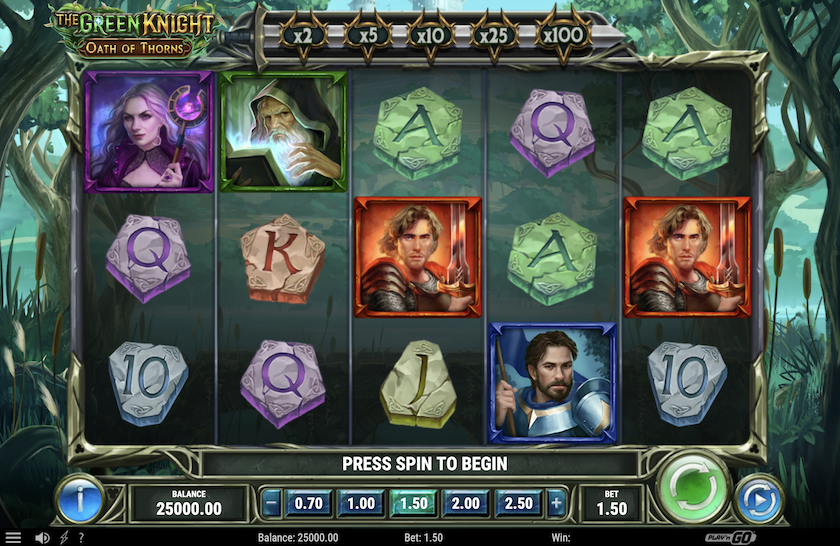Decrease bet with the minus button
Screen dimensions: 840x546
tap(272, 503)
